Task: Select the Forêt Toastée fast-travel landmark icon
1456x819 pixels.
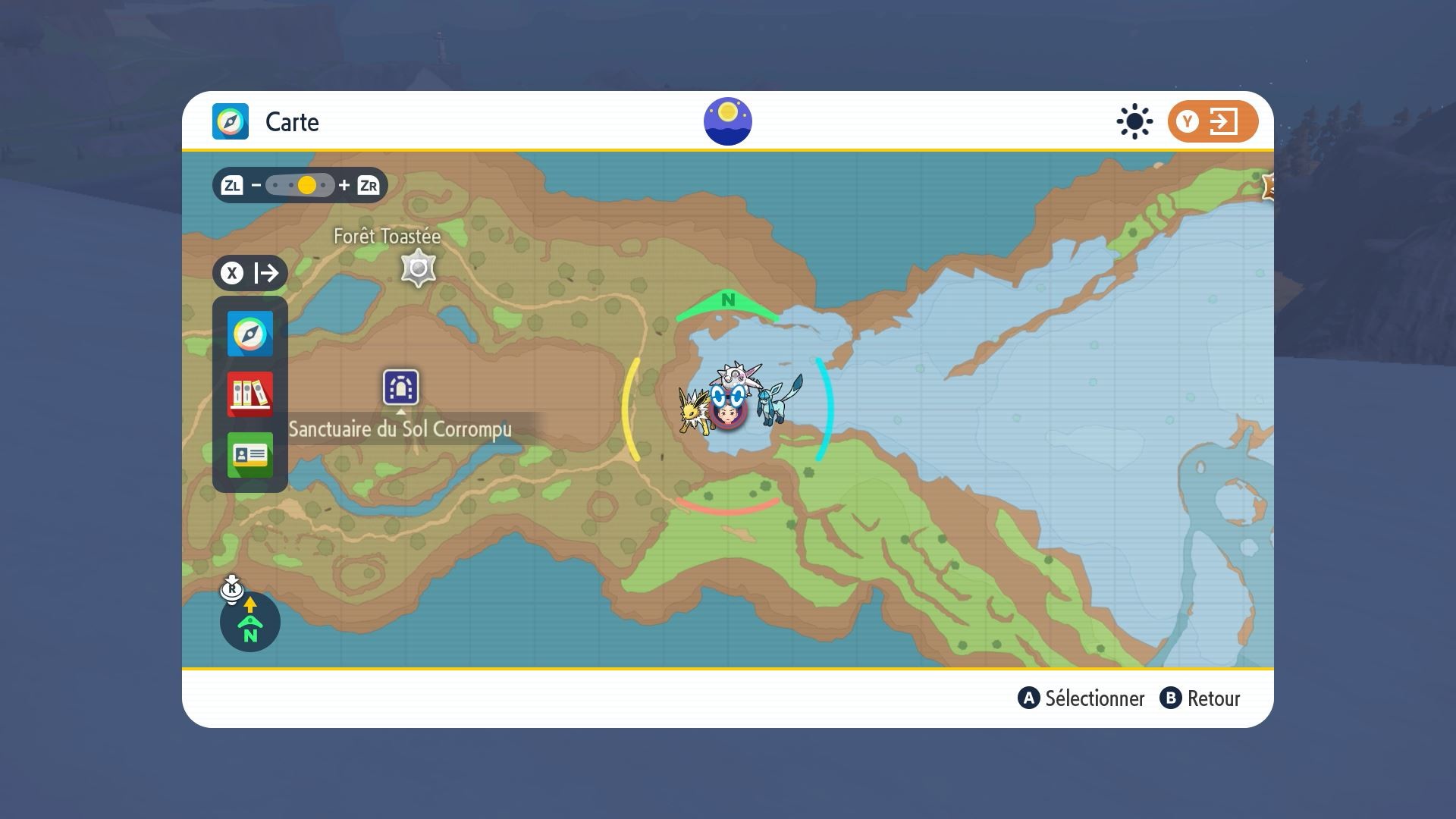Action: click(x=418, y=267)
